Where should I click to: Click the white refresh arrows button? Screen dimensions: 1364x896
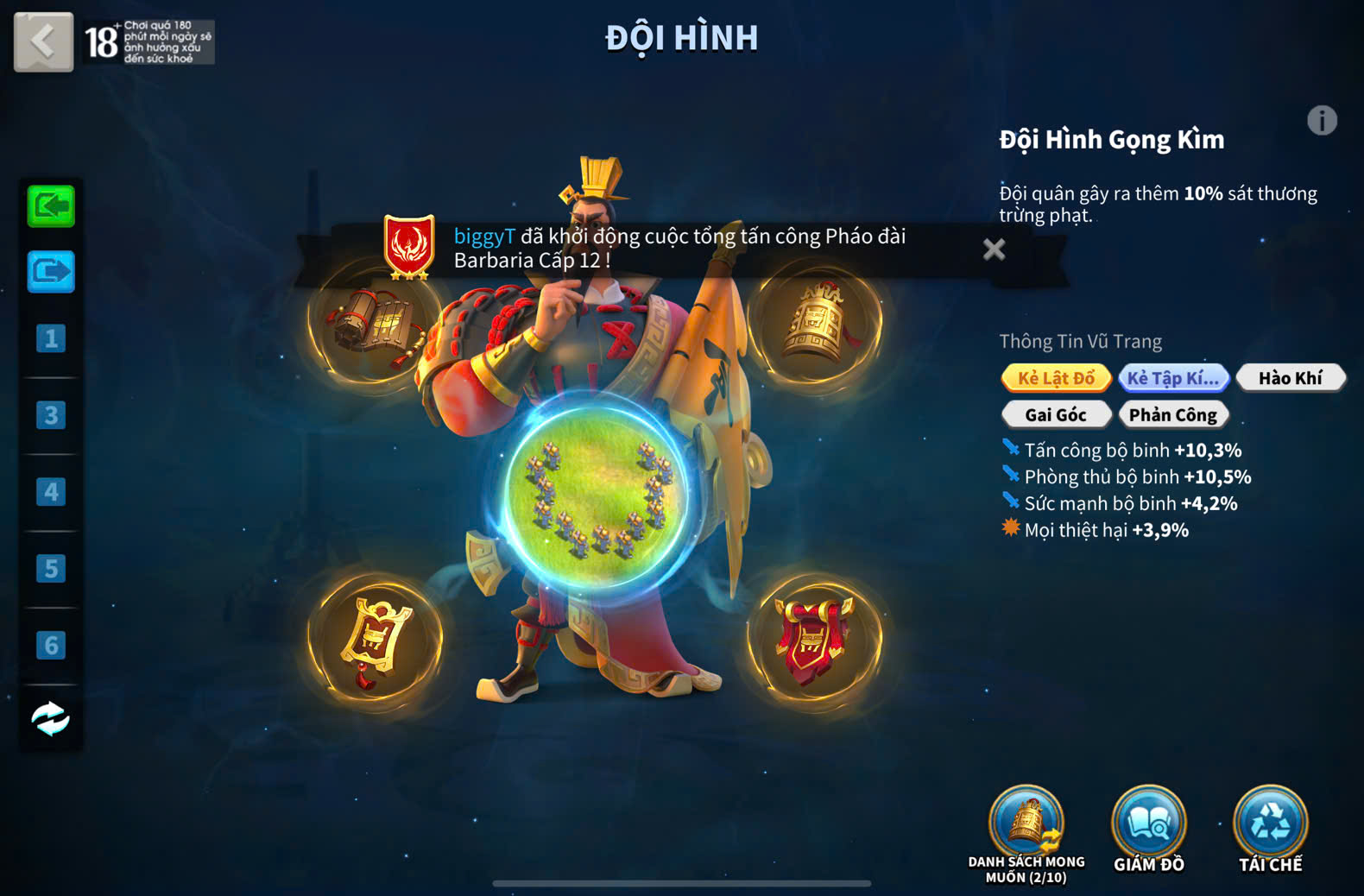pos(51,718)
